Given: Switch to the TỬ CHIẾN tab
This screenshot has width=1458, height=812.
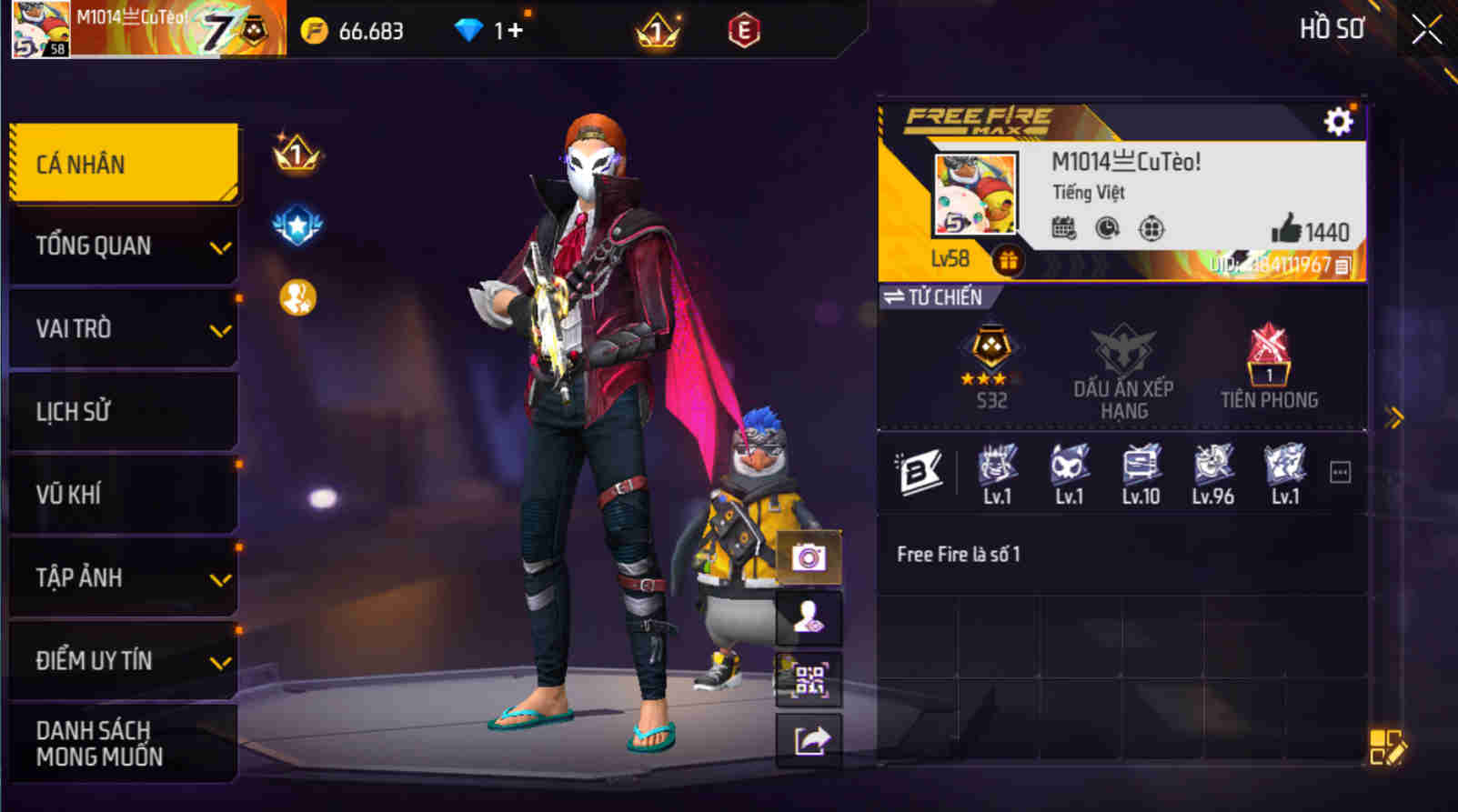Looking at the screenshot, I should coord(935,297).
